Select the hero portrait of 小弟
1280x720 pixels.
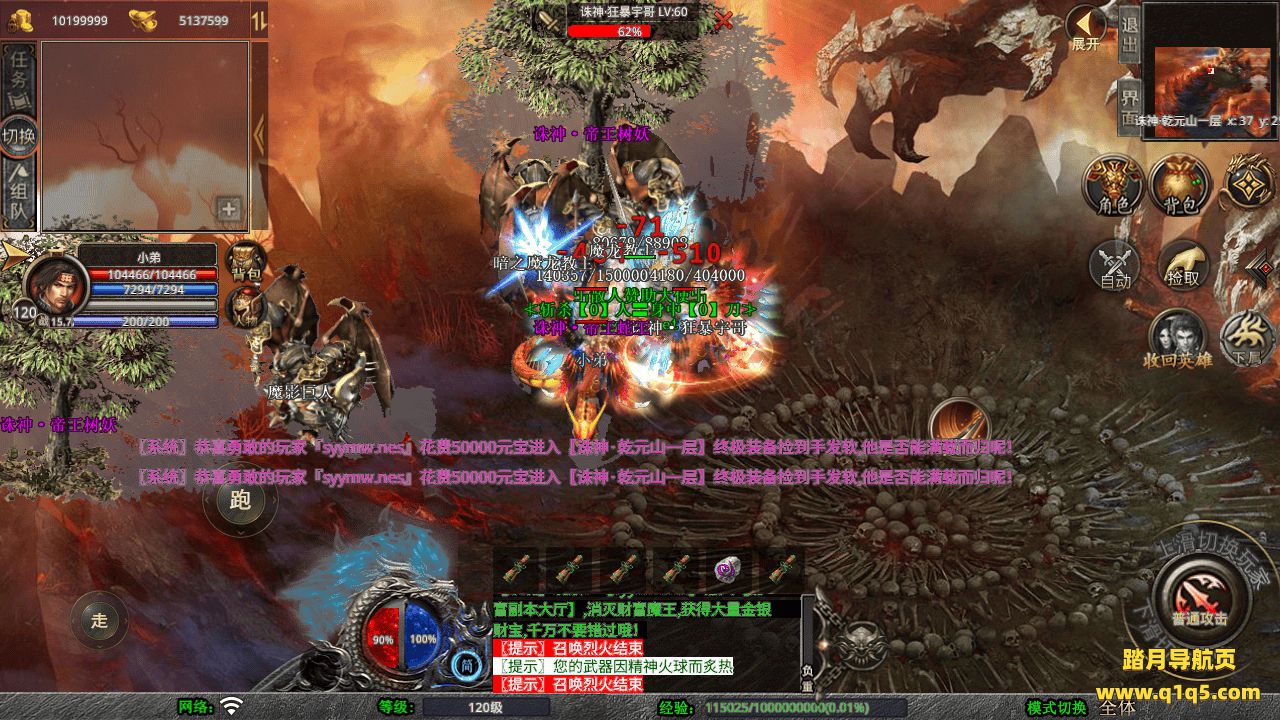tap(49, 285)
